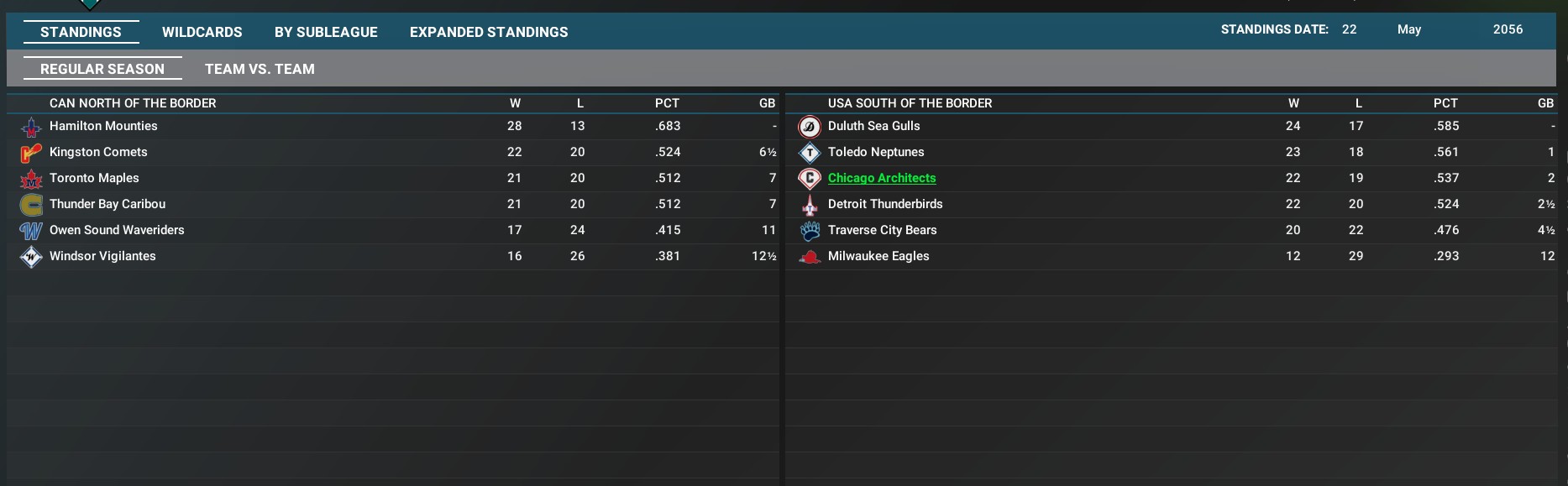The height and width of the screenshot is (486, 1568).
Task: Change the standings date day value
Action: 1349,29
